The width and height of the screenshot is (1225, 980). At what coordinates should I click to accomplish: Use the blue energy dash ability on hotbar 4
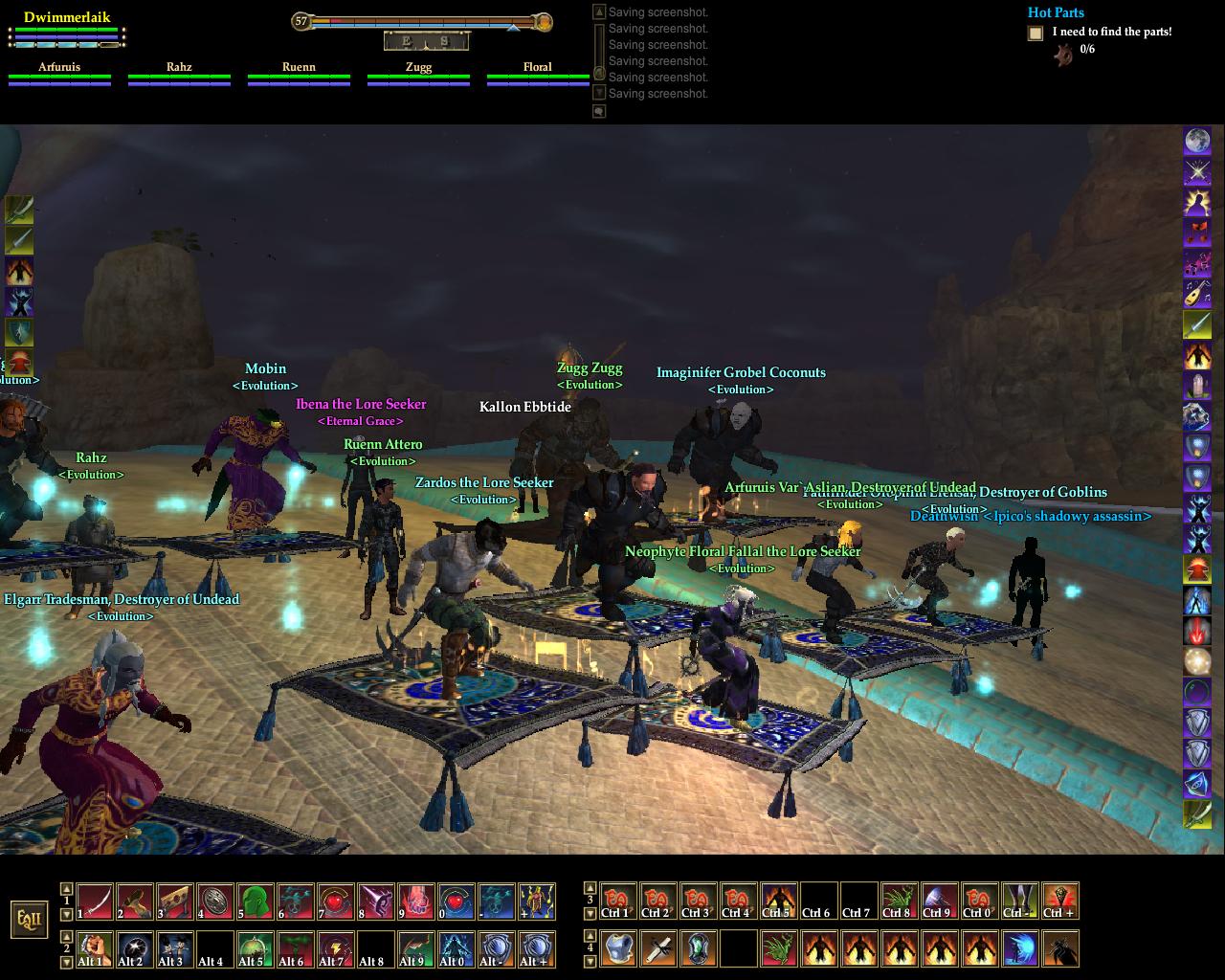tap(1020, 948)
